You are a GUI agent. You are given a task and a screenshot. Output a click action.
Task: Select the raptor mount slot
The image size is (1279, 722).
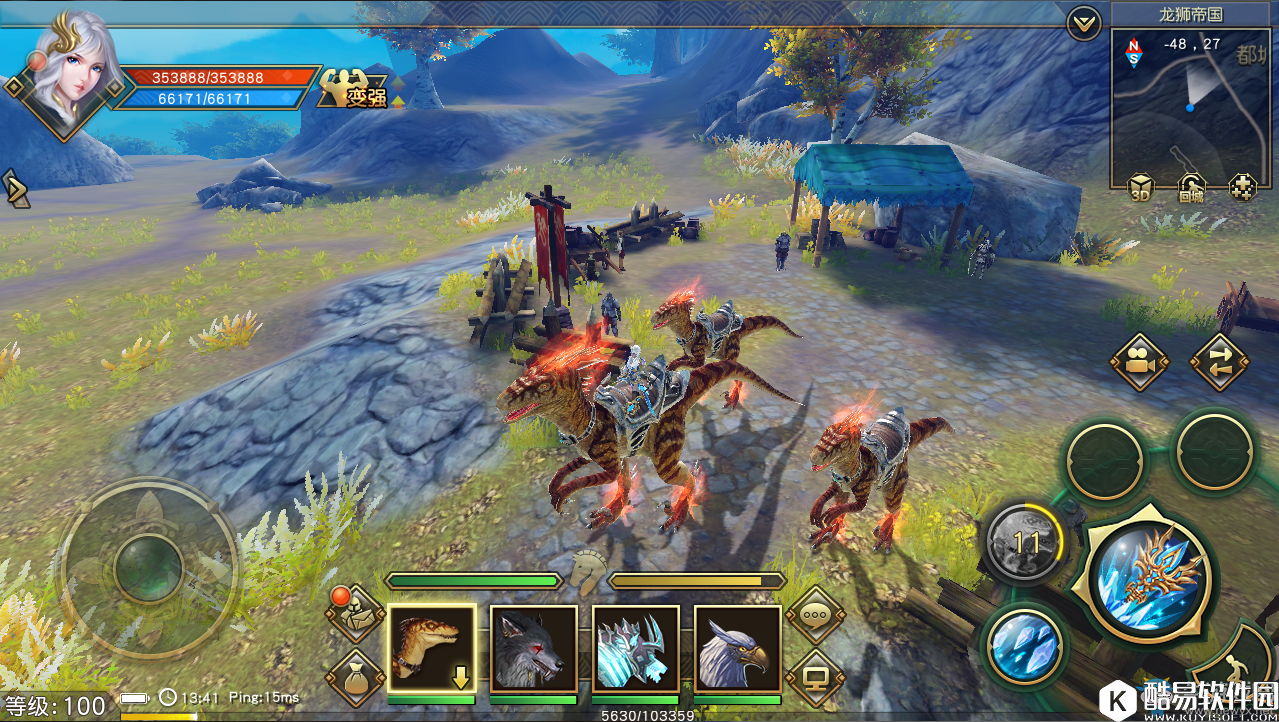(431, 649)
